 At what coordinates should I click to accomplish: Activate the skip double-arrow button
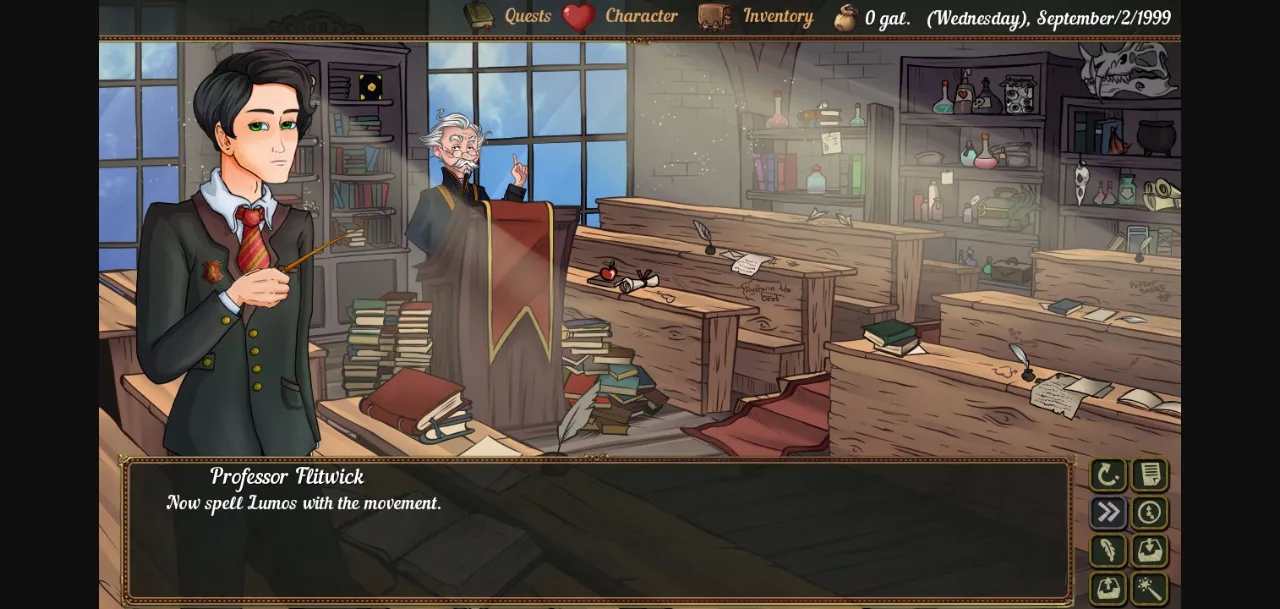click(x=1108, y=513)
